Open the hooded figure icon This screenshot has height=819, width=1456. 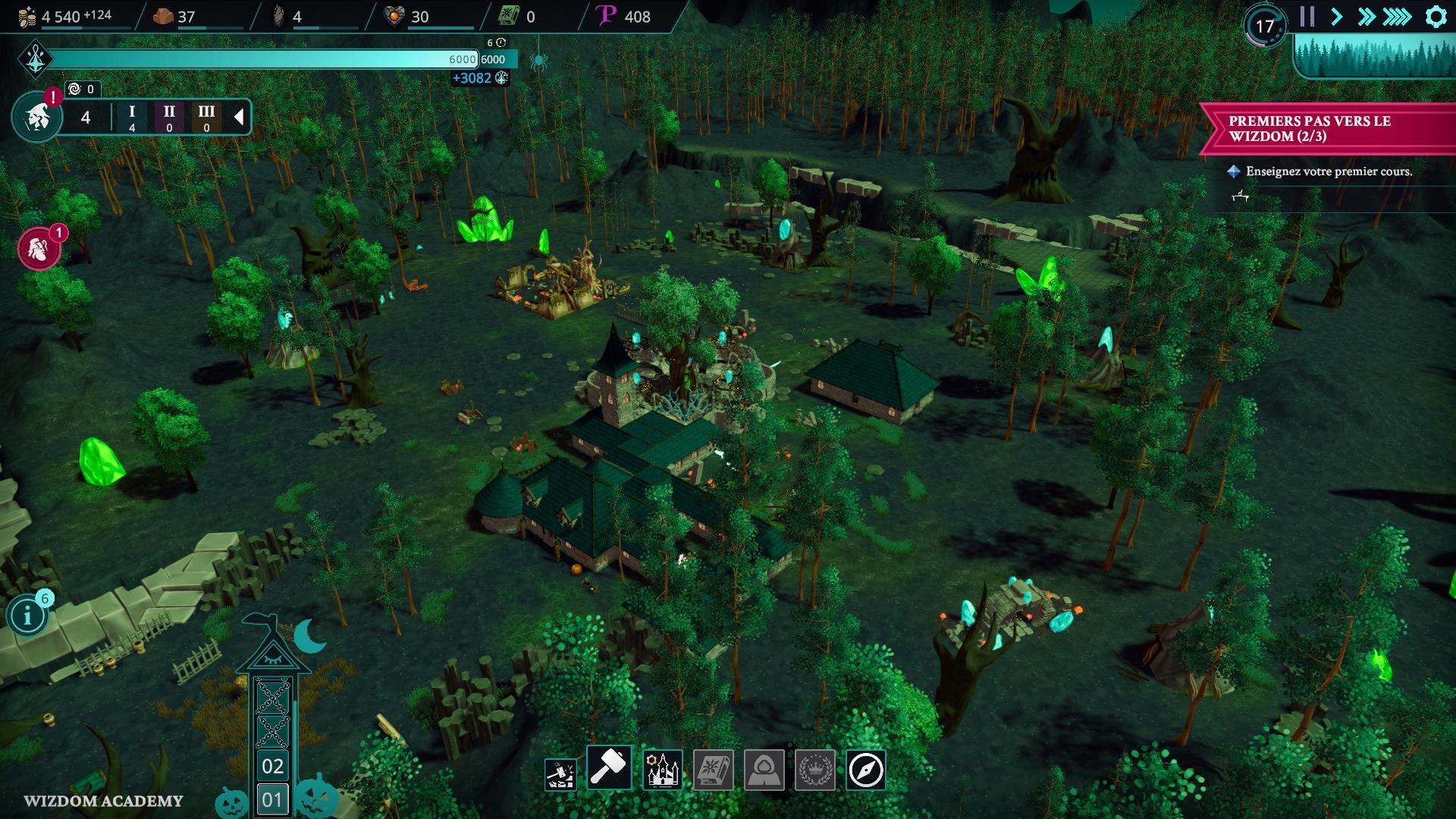(x=764, y=770)
